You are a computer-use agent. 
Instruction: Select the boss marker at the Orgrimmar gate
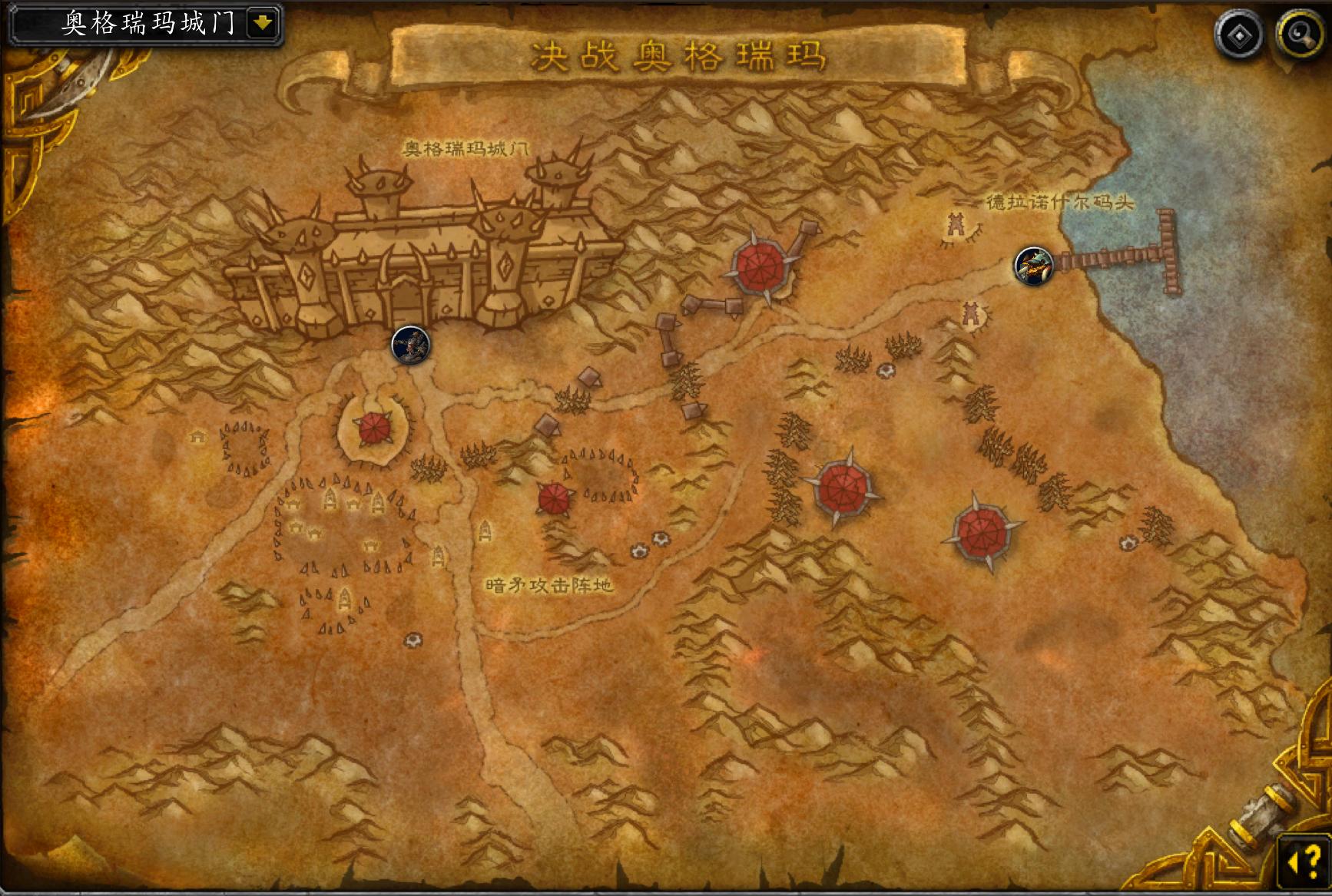(411, 345)
